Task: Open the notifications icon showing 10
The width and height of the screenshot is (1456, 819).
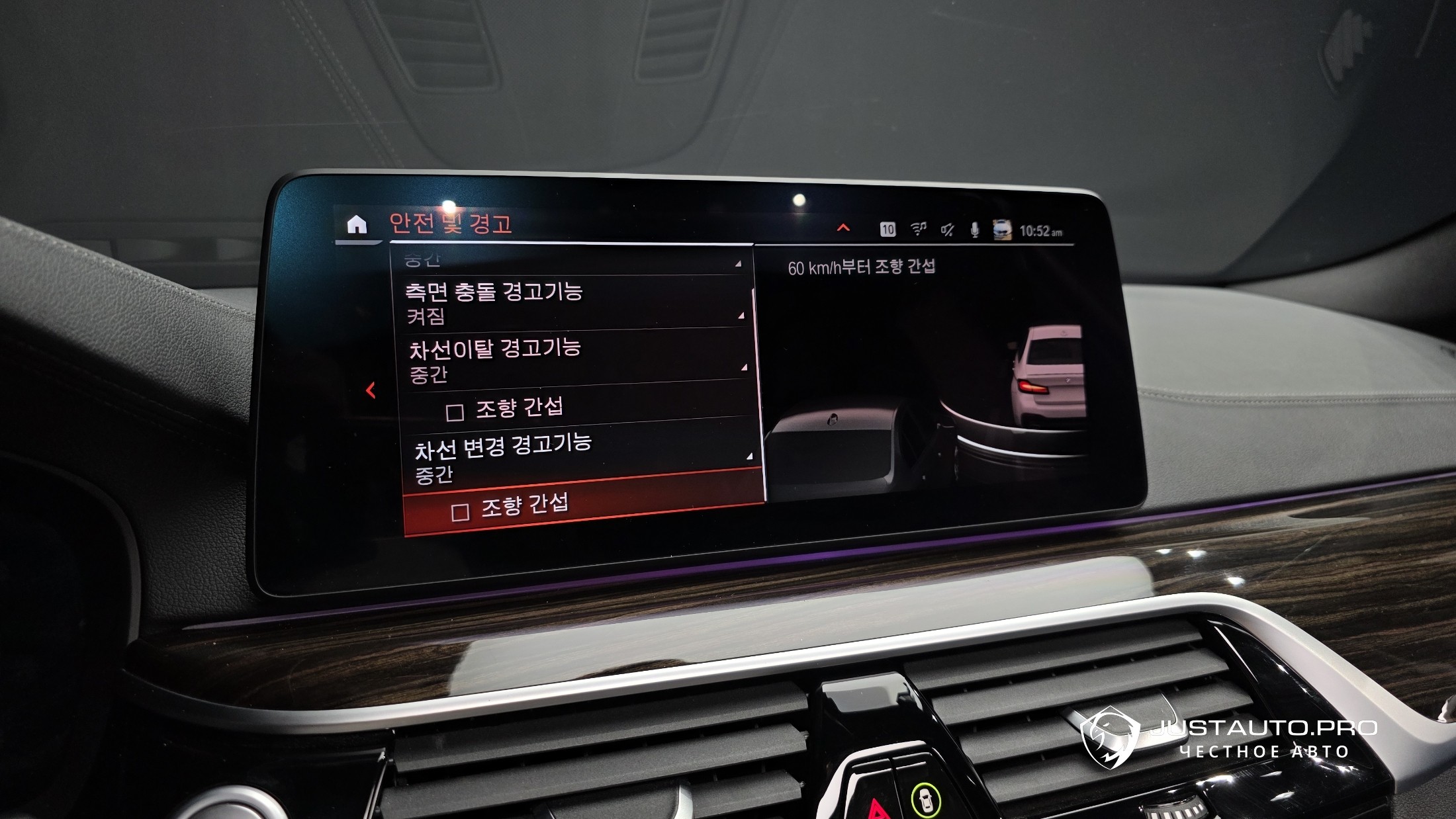Action: [887, 229]
